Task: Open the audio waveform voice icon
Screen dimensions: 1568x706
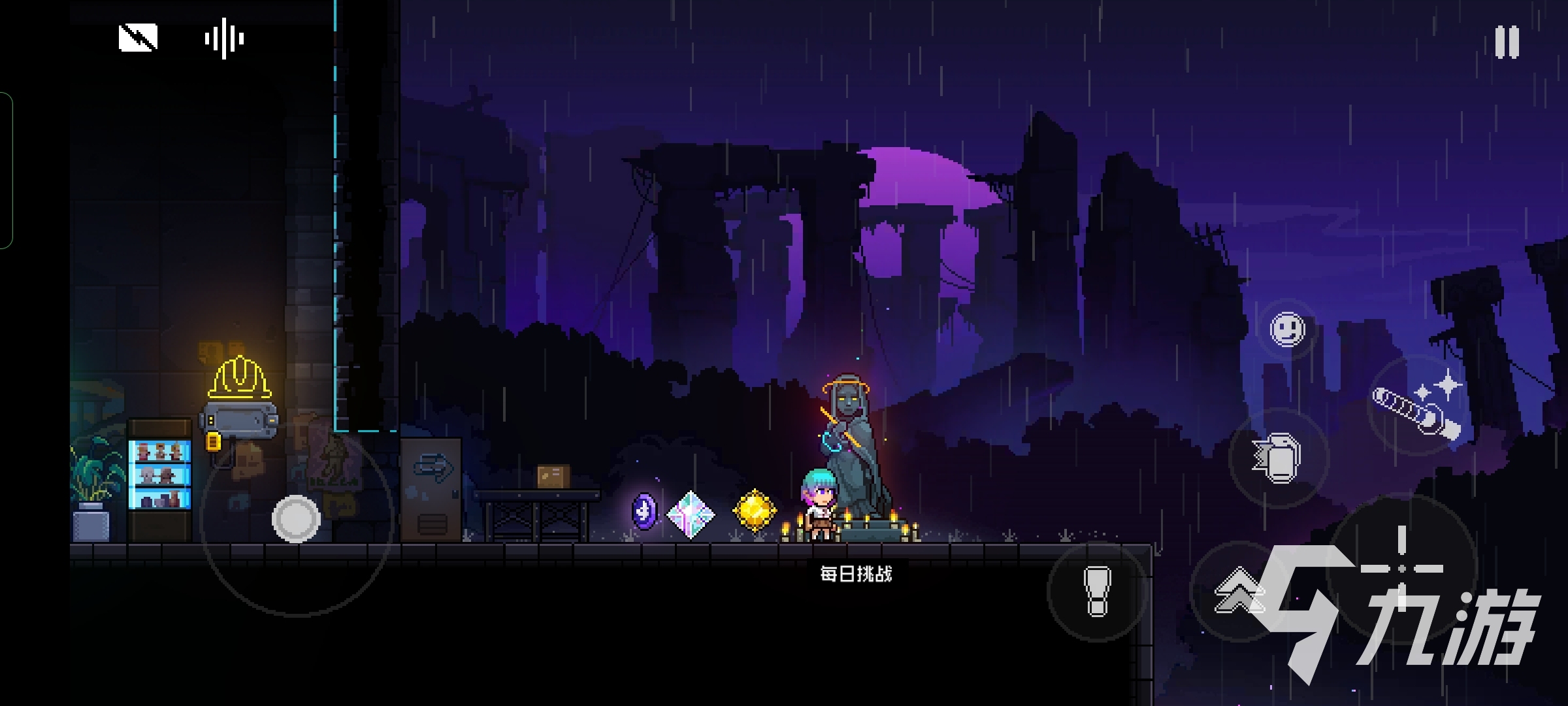Action: [x=224, y=39]
